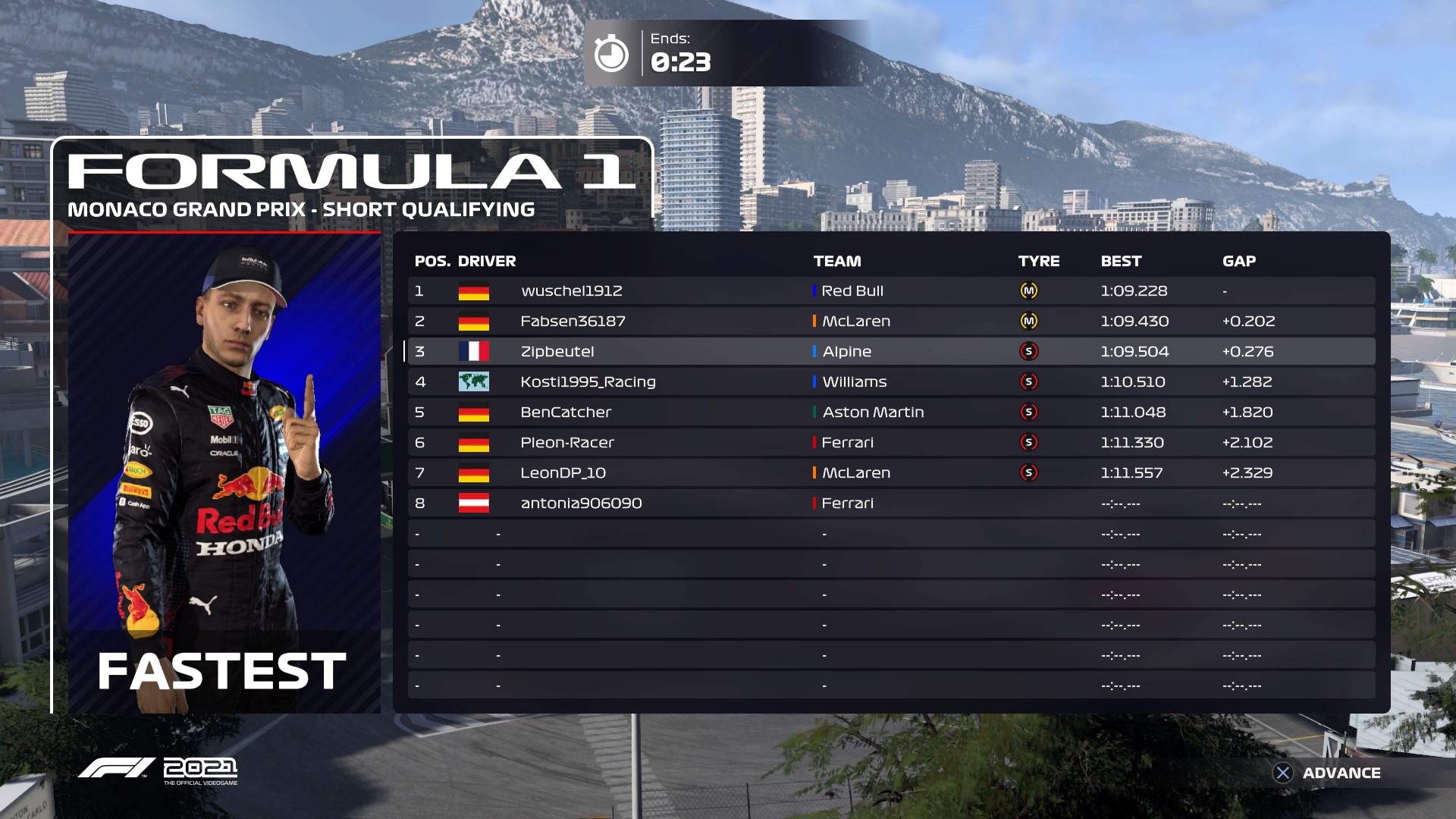This screenshot has height=819, width=1456.
Task: Select LeonDP_10 in the driver list
Action: [563, 473]
